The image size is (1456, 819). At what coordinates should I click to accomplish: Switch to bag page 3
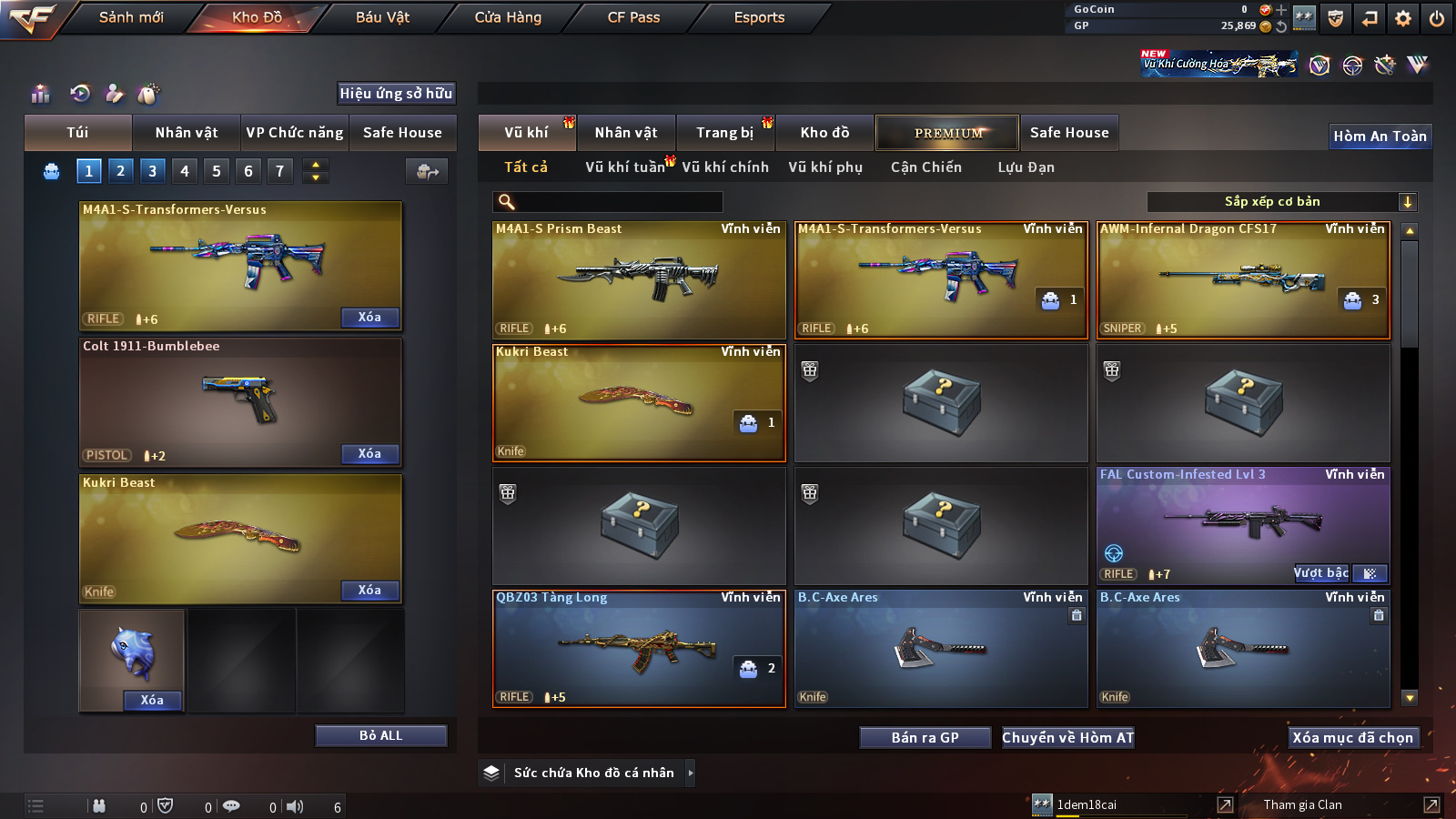pos(152,171)
